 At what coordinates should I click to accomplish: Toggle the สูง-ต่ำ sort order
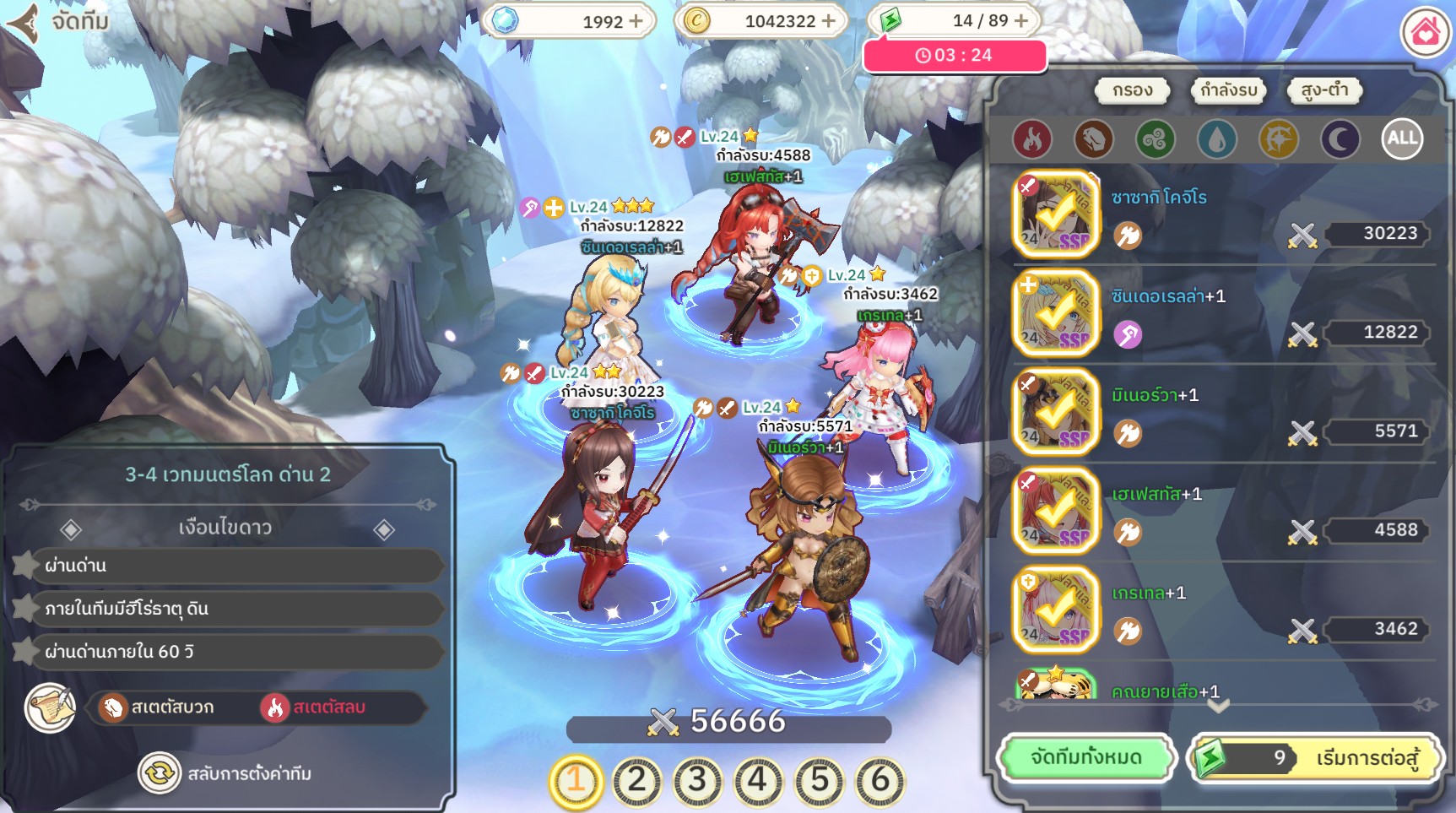click(1323, 90)
